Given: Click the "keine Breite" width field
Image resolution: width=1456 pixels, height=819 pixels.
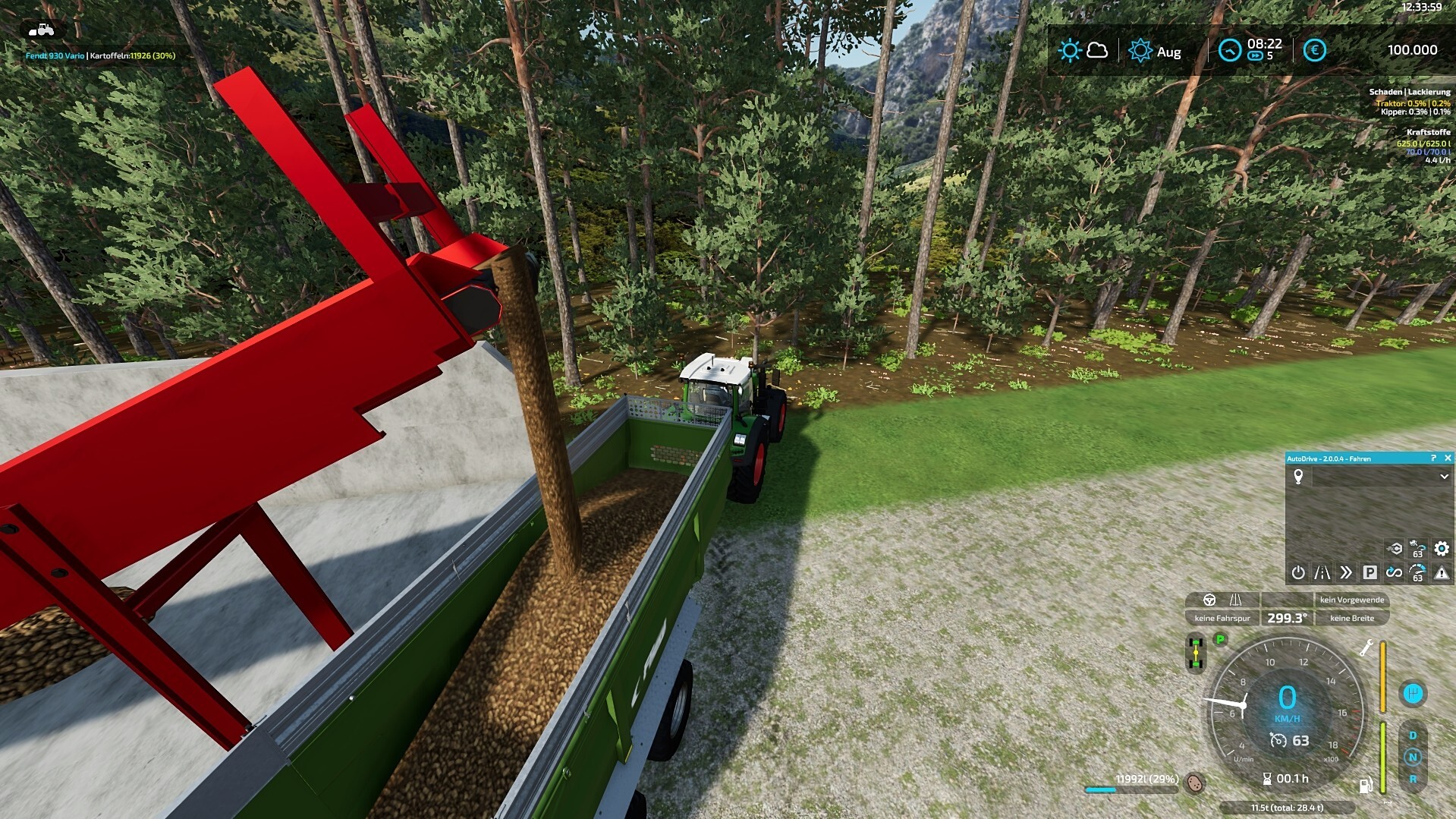Looking at the screenshot, I should tap(1351, 618).
